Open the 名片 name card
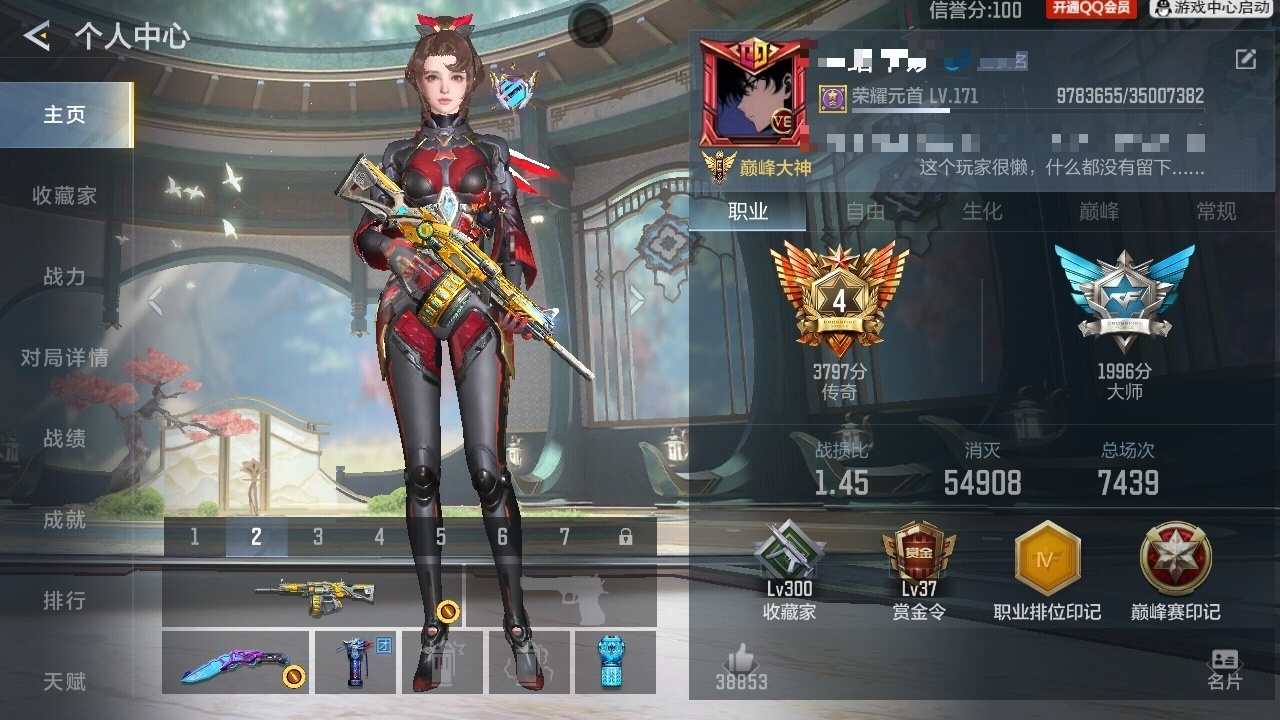This screenshot has height=720, width=1280. pyautogui.click(x=1224, y=669)
